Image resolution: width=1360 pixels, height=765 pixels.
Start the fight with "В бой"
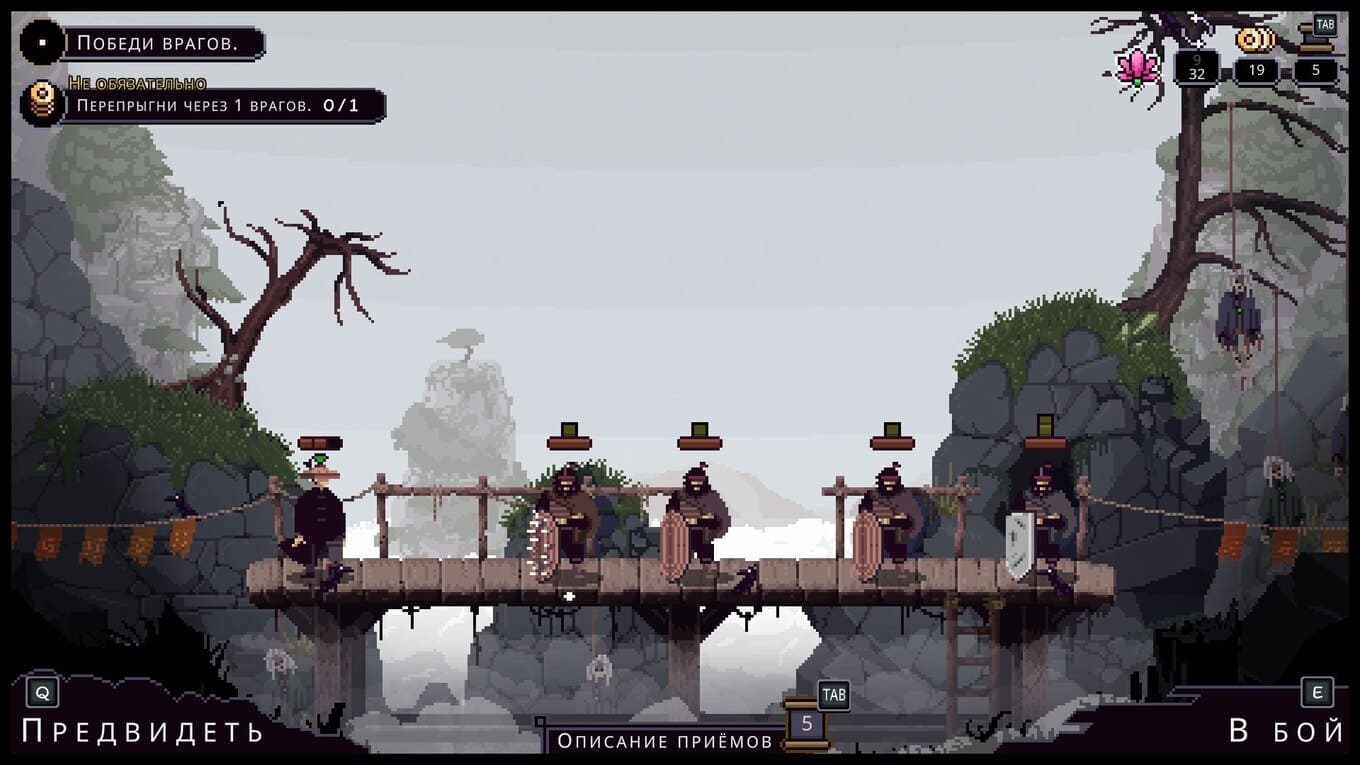coord(1286,731)
